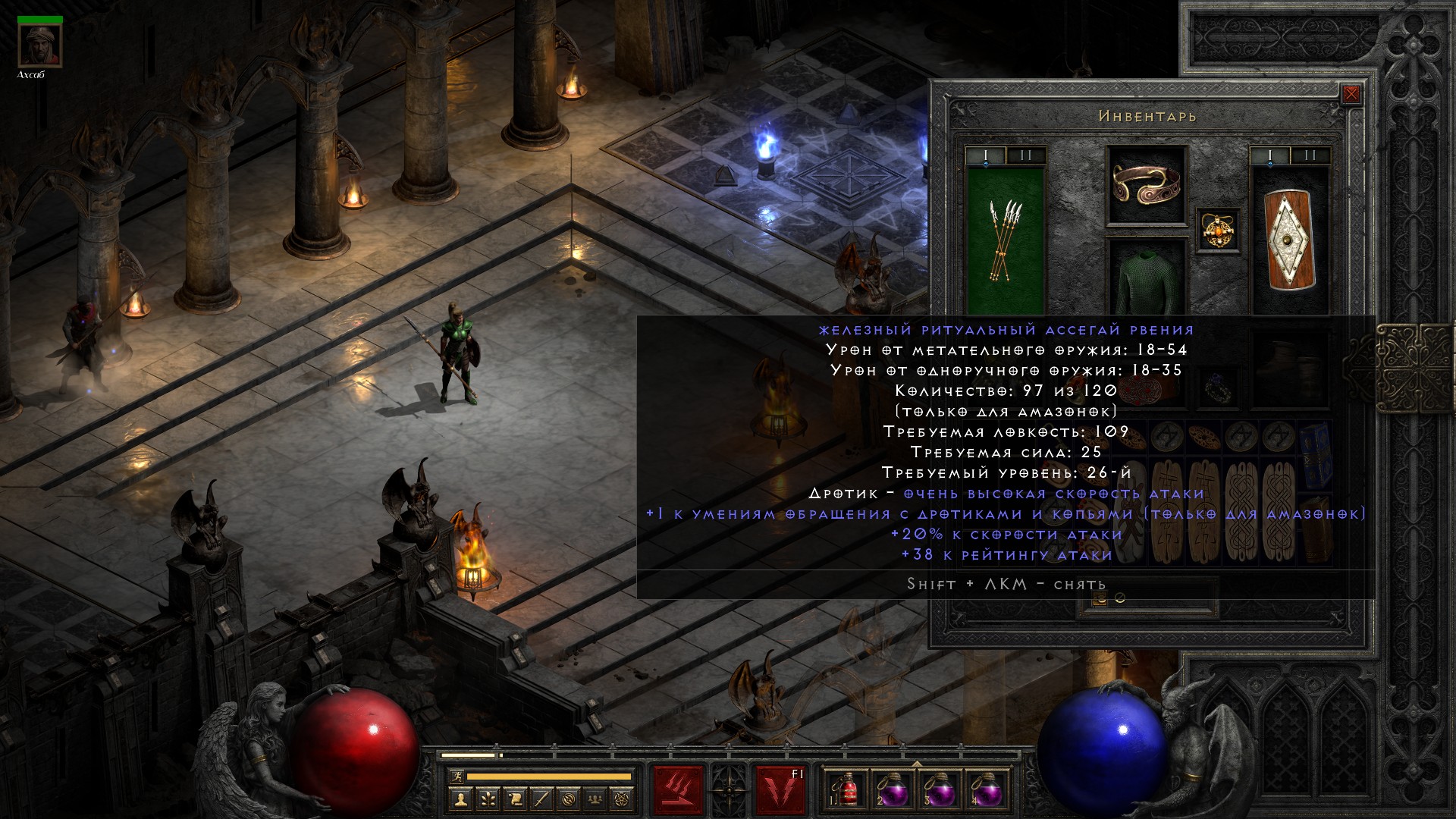
Task: Toggle the inventory sword icon
Action: tap(542, 799)
